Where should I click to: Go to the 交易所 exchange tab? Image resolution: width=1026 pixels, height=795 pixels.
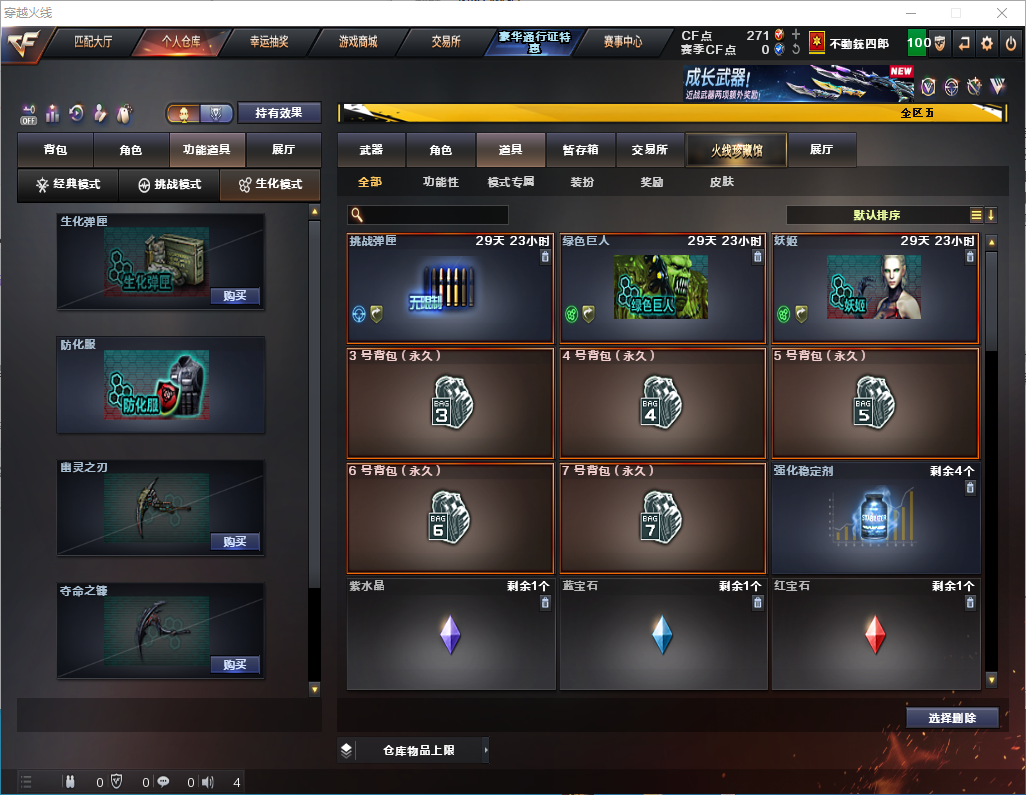[x=446, y=42]
